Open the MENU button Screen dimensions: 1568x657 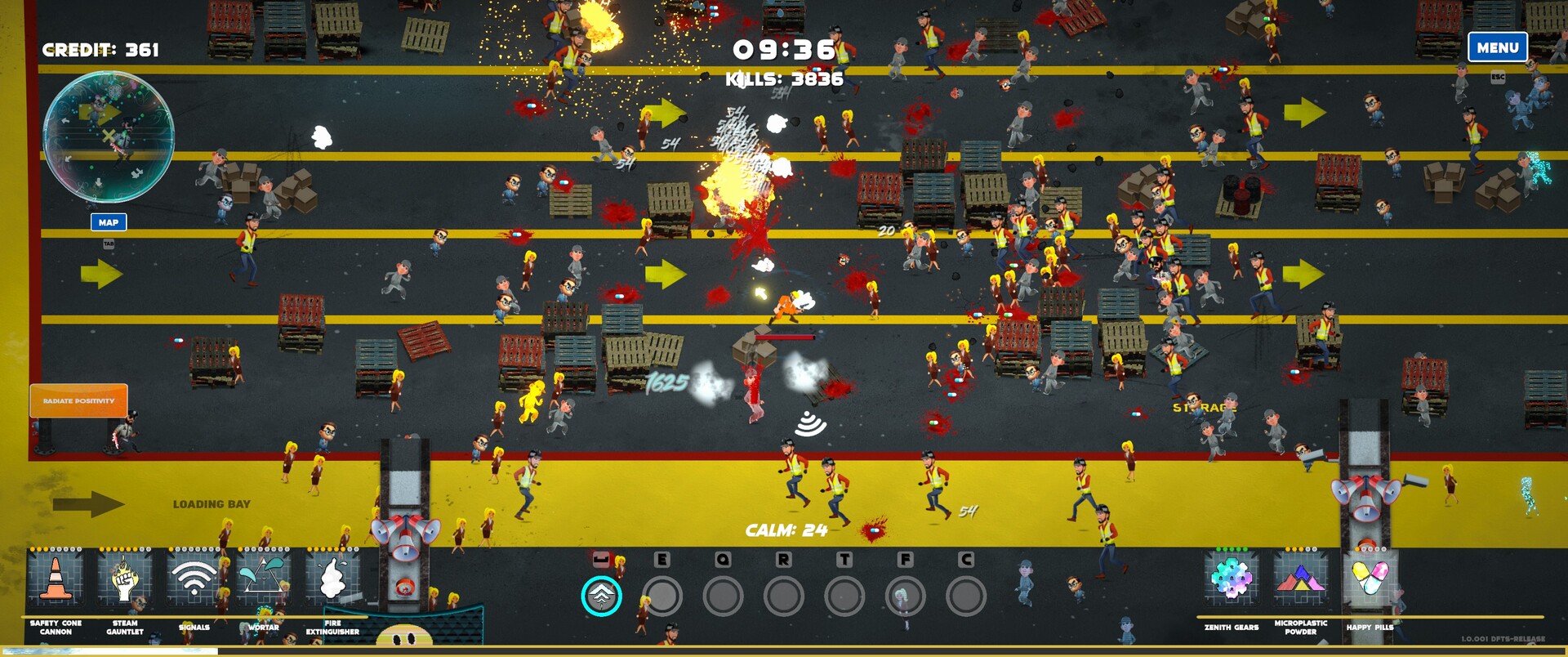click(1497, 47)
